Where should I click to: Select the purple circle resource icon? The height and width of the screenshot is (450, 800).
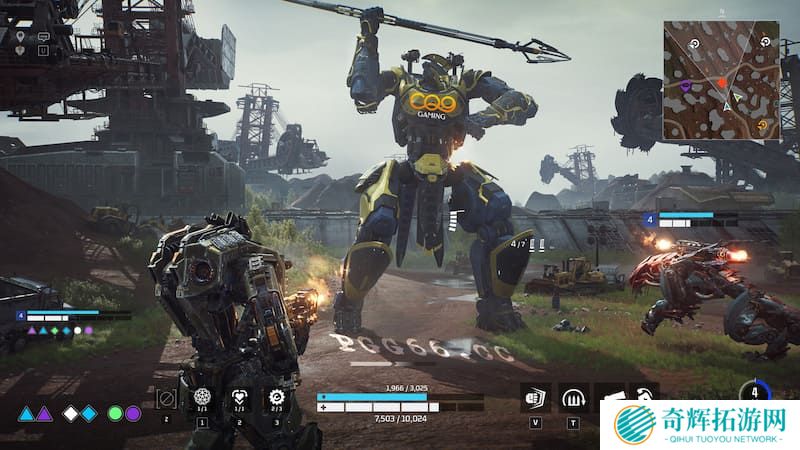133,414
